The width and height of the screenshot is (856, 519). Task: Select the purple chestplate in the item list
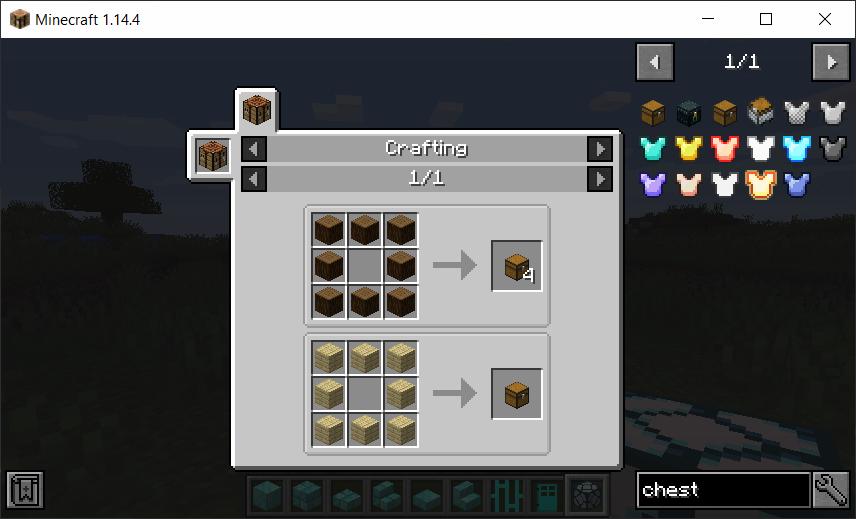tap(653, 185)
